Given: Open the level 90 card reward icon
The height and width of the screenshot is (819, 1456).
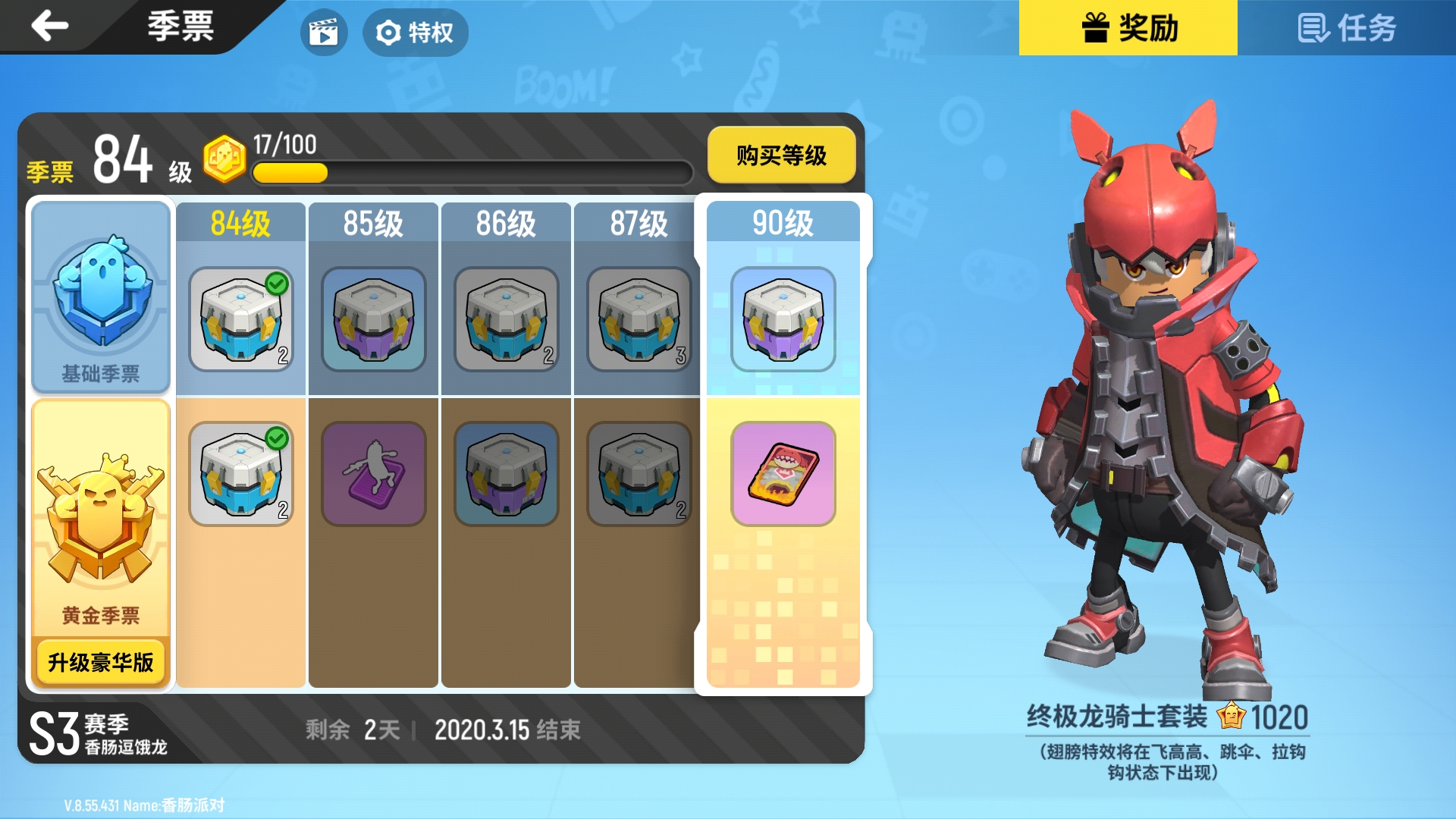Looking at the screenshot, I should pos(783,474).
